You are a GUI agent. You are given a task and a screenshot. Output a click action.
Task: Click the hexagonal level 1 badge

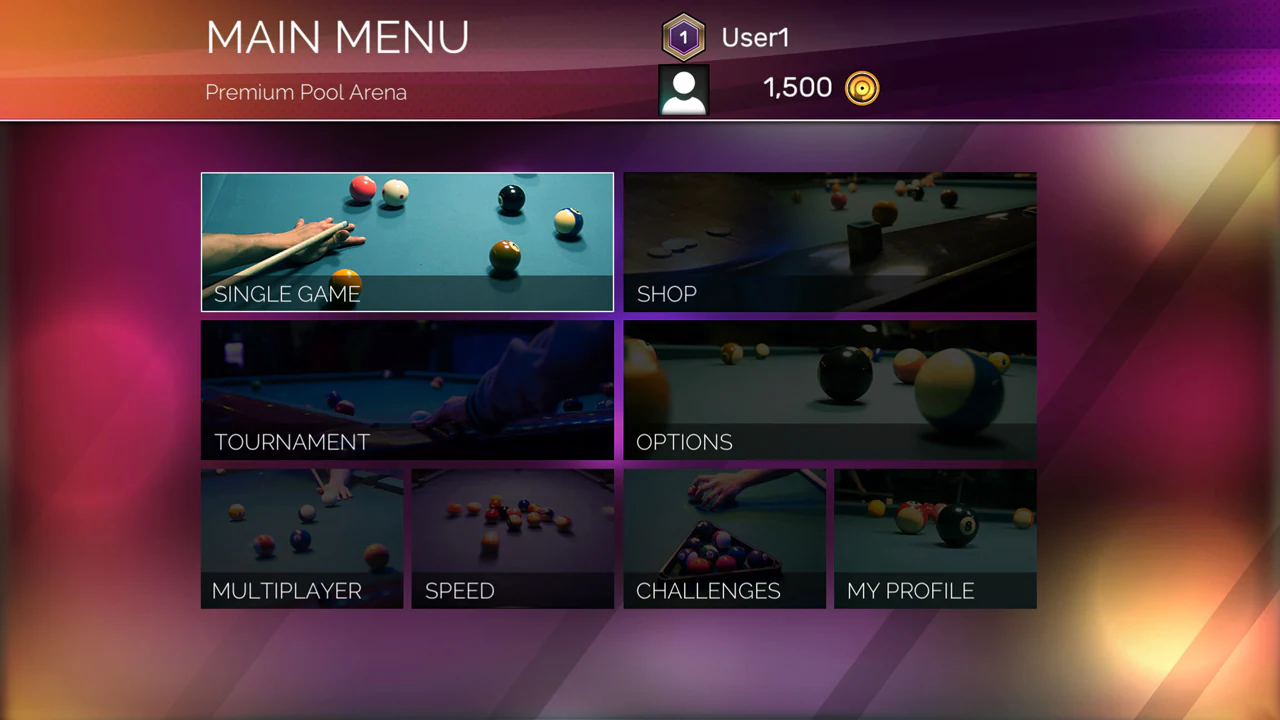click(684, 37)
